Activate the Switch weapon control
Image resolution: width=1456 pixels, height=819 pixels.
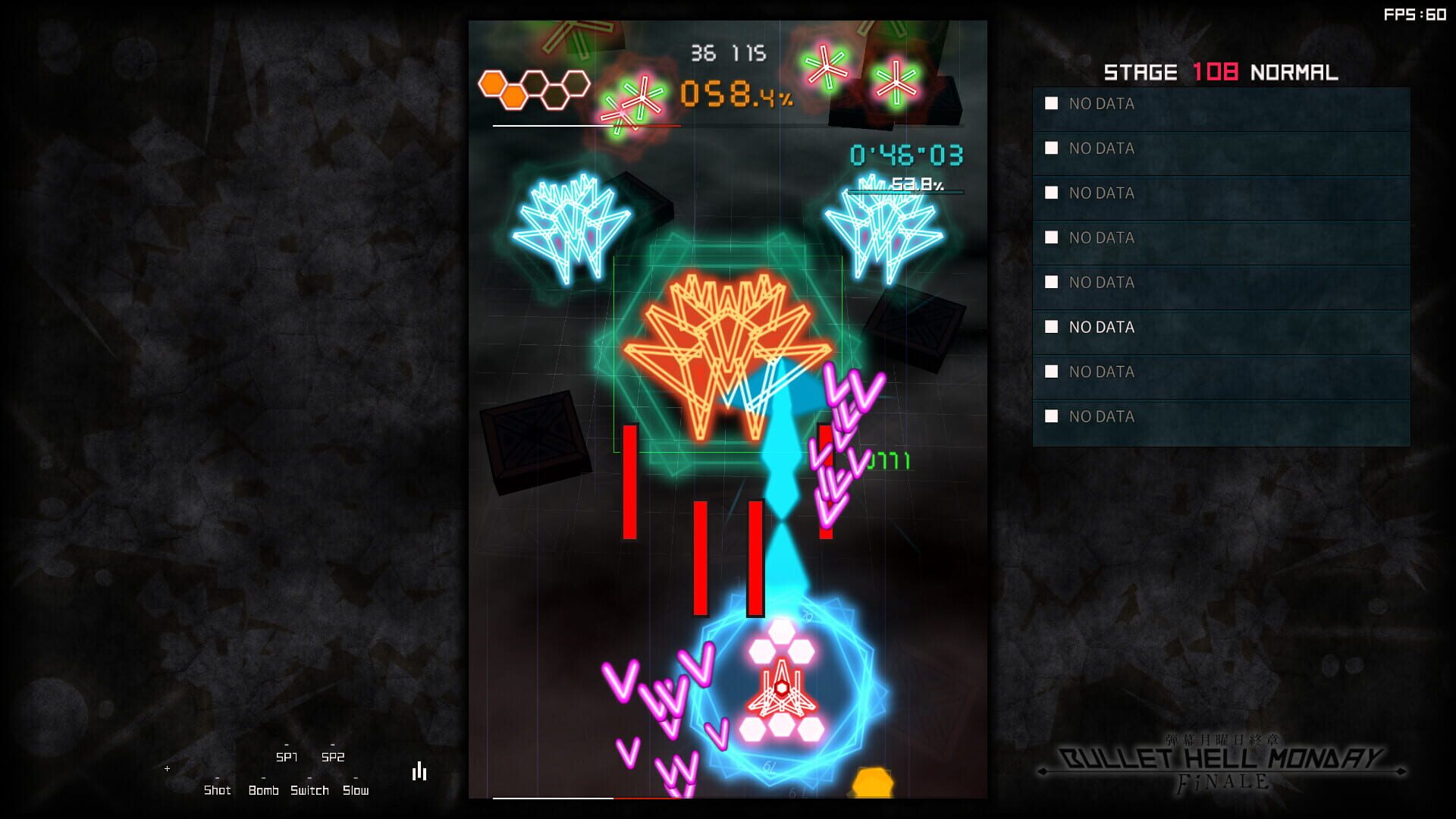pos(311,790)
